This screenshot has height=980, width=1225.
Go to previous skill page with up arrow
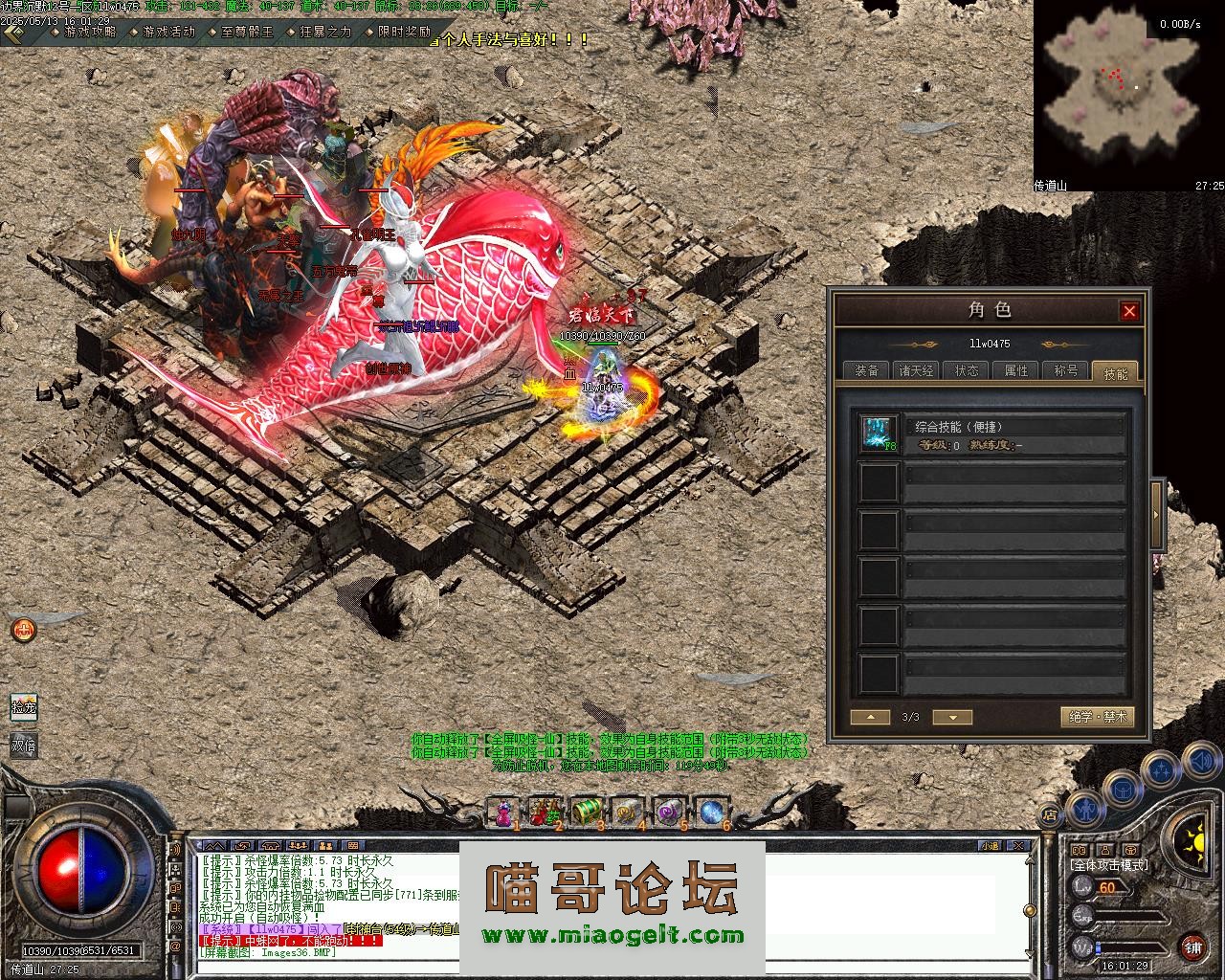pyautogui.click(x=871, y=717)
